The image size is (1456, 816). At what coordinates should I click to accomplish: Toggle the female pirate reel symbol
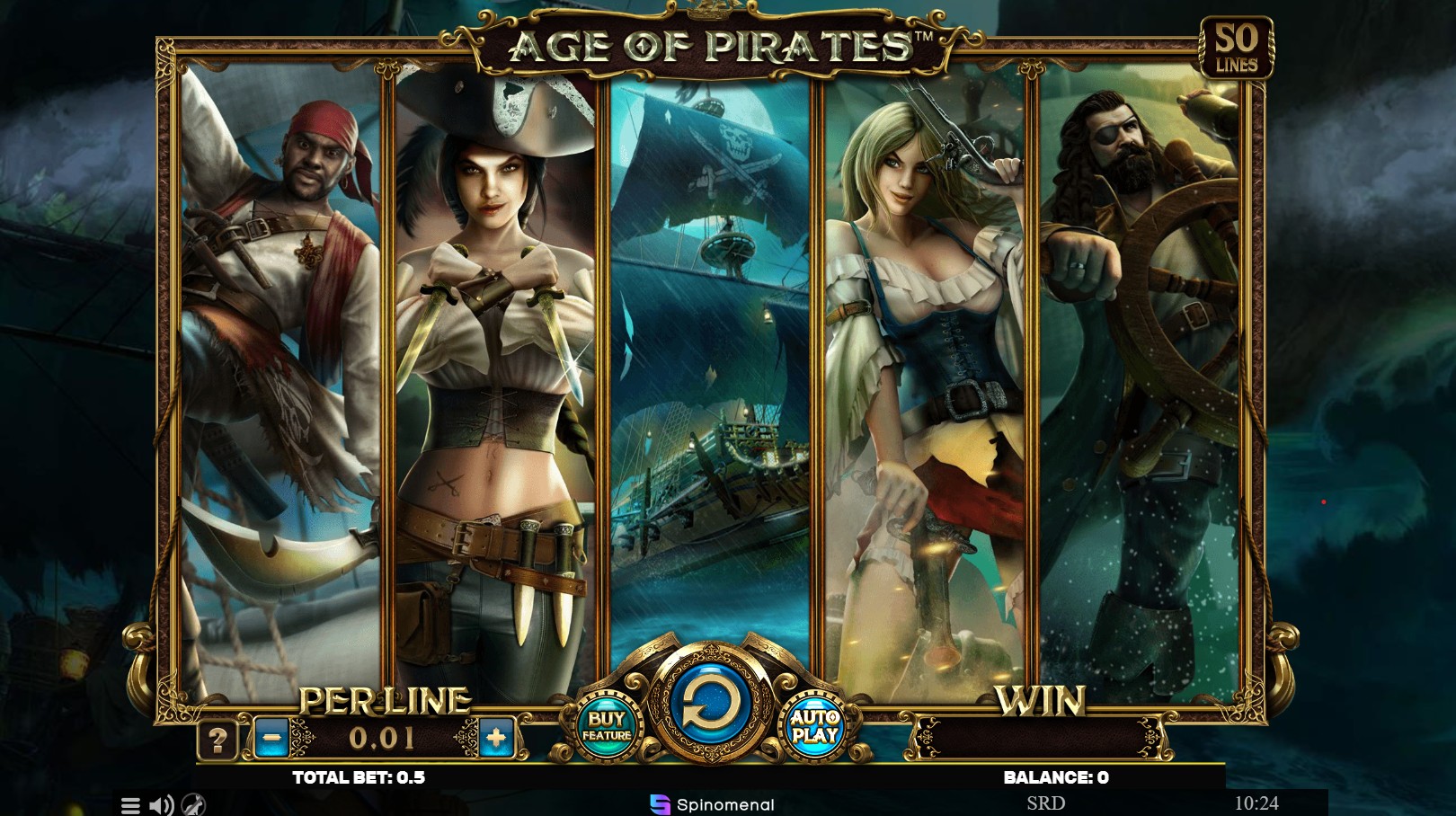(x=491, y=359)
